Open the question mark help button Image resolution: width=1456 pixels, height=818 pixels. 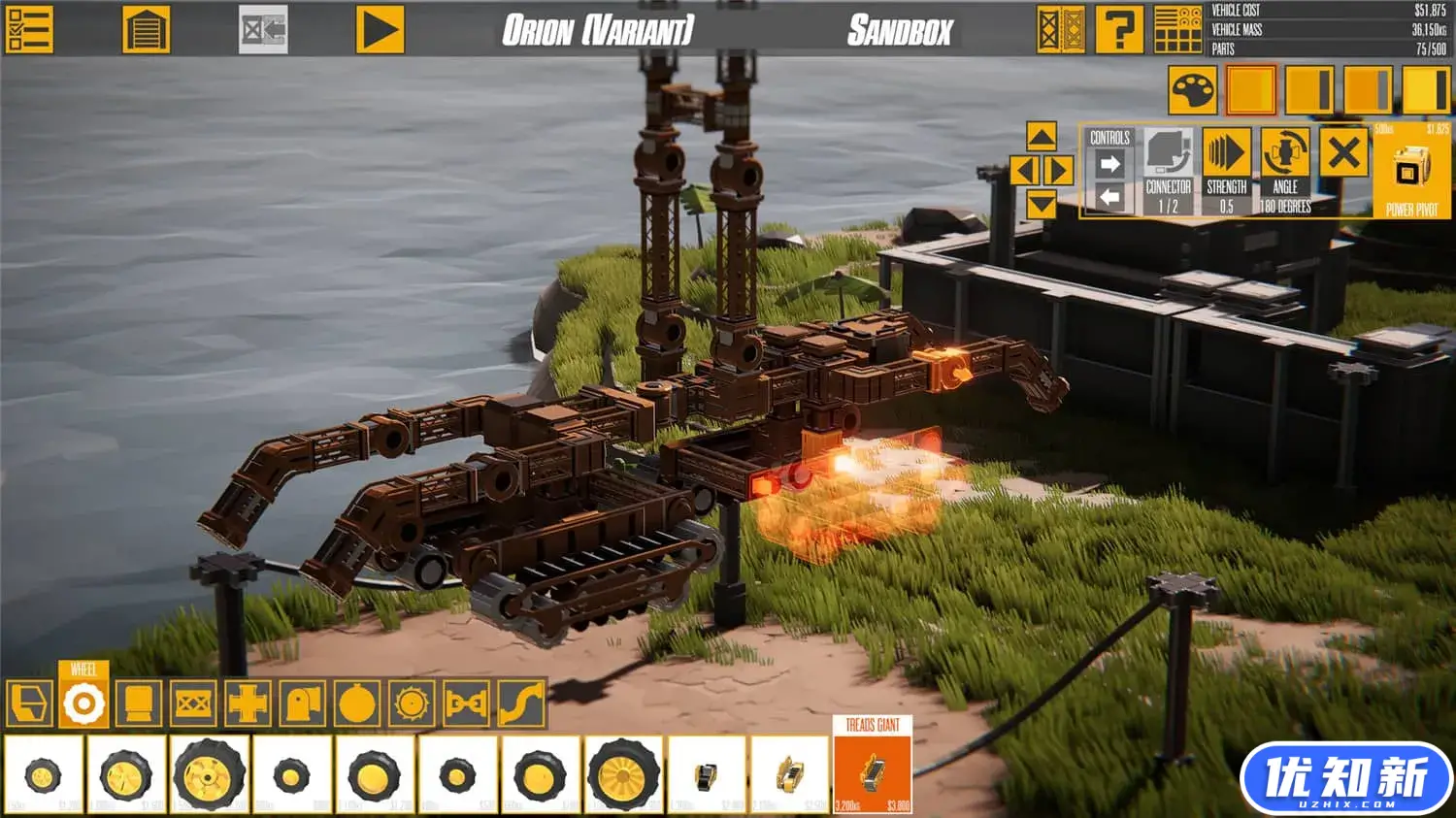1118,30
